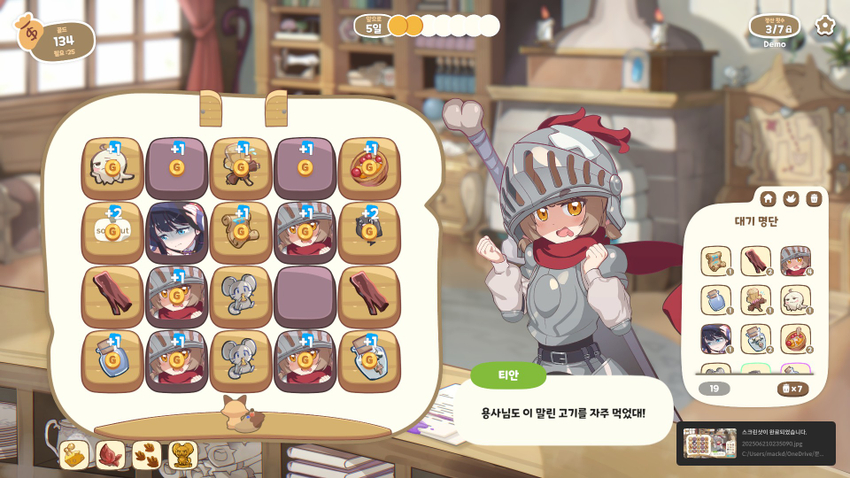Activate the stamp tool icon
The width and height of the screenshot is (850, 478).
coord(75,455)
